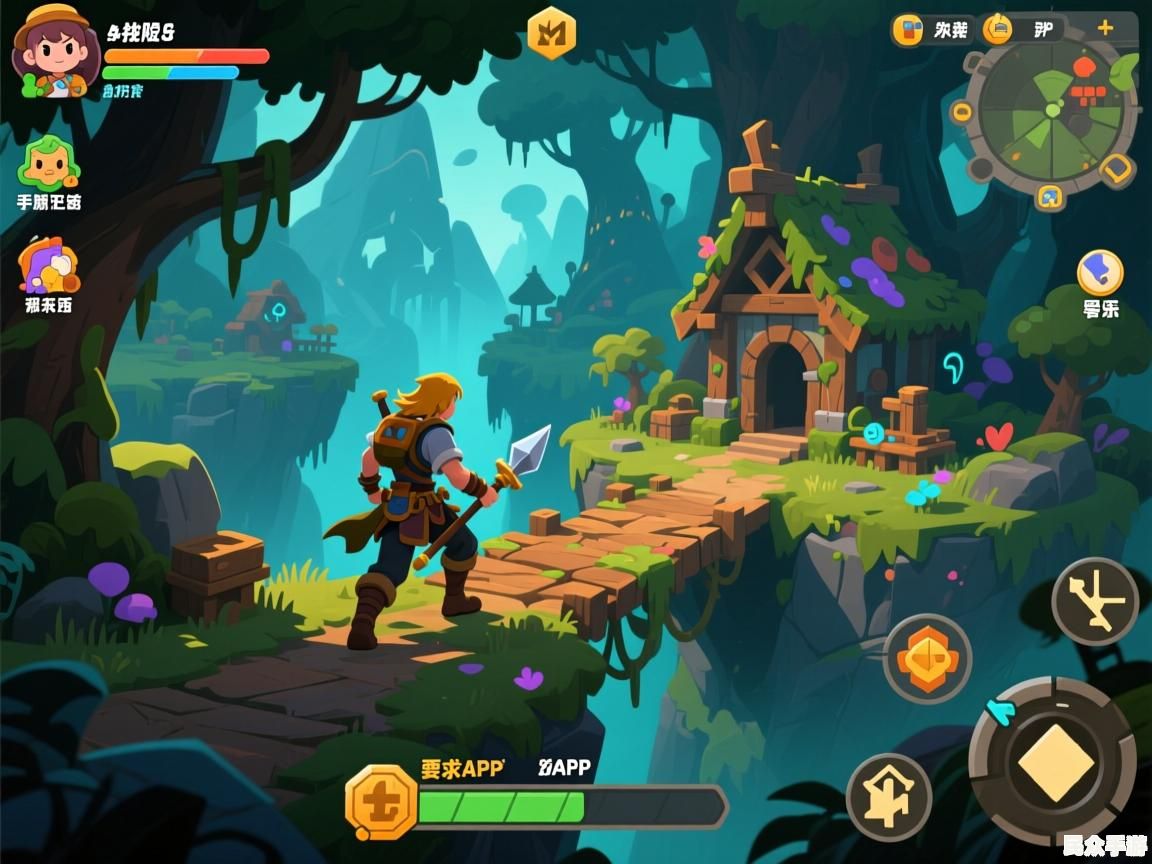Trigger the running-figure skill button
1152x864 pixels.
click(x=889, y=796)
